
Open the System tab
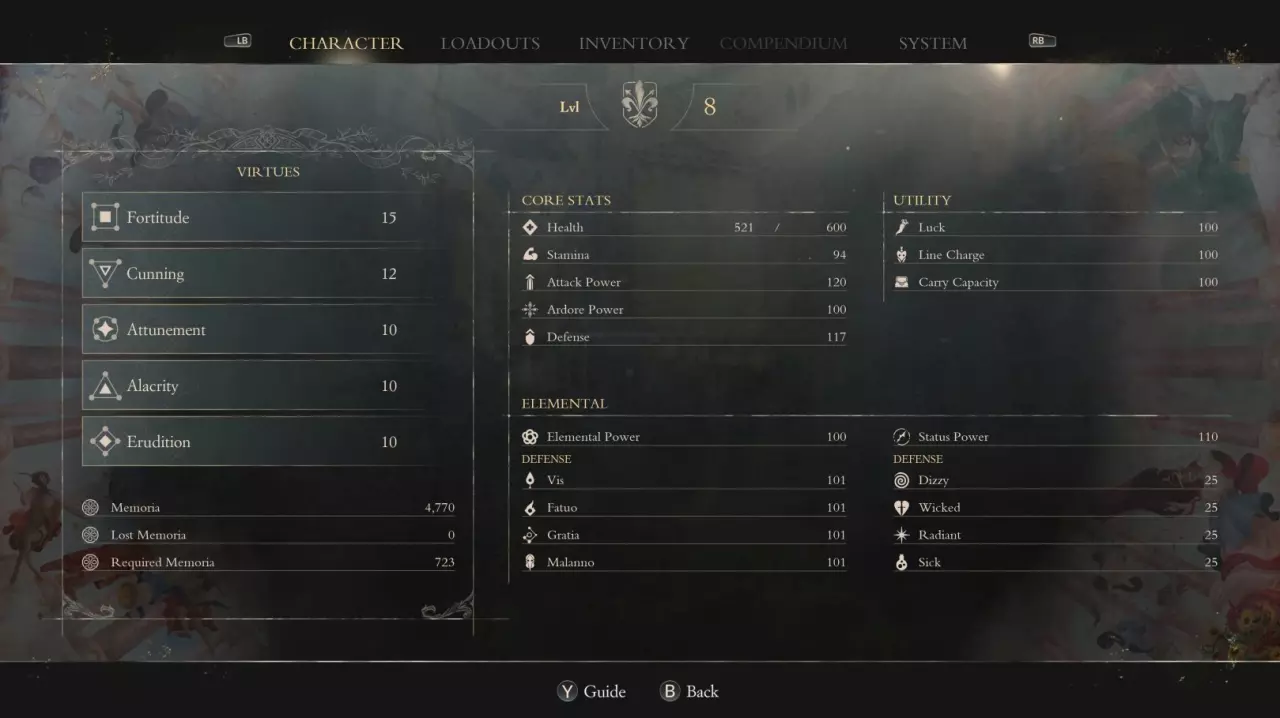(x=932, y=43)
